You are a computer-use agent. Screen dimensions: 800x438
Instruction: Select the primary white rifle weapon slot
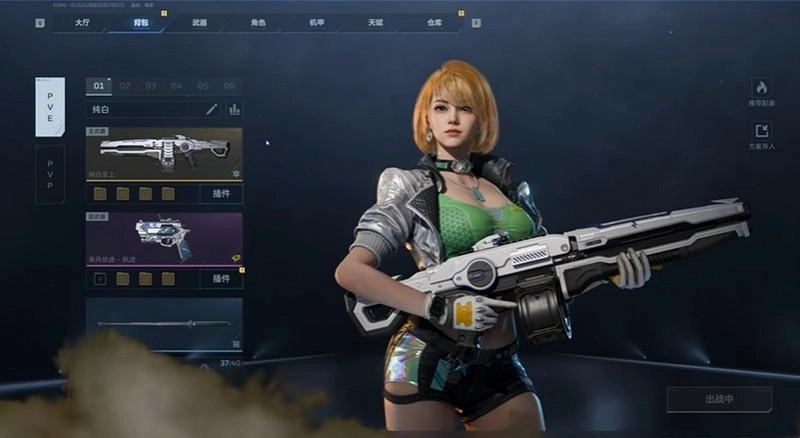(x=163, y=154)
